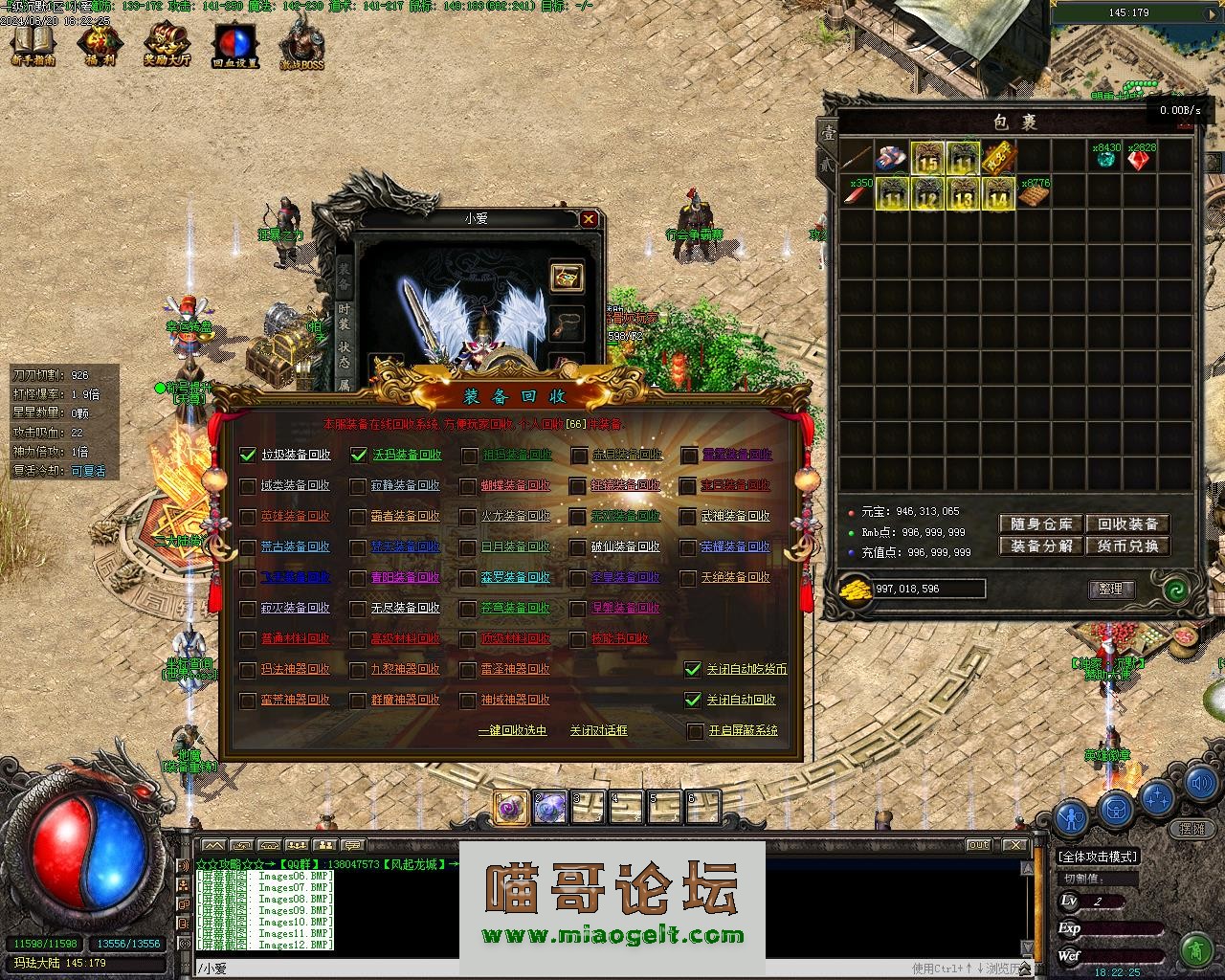Click 一键回收选中 link
Image resolution: width=1225 pixels, height=980 pixels.
click(512, 730)
